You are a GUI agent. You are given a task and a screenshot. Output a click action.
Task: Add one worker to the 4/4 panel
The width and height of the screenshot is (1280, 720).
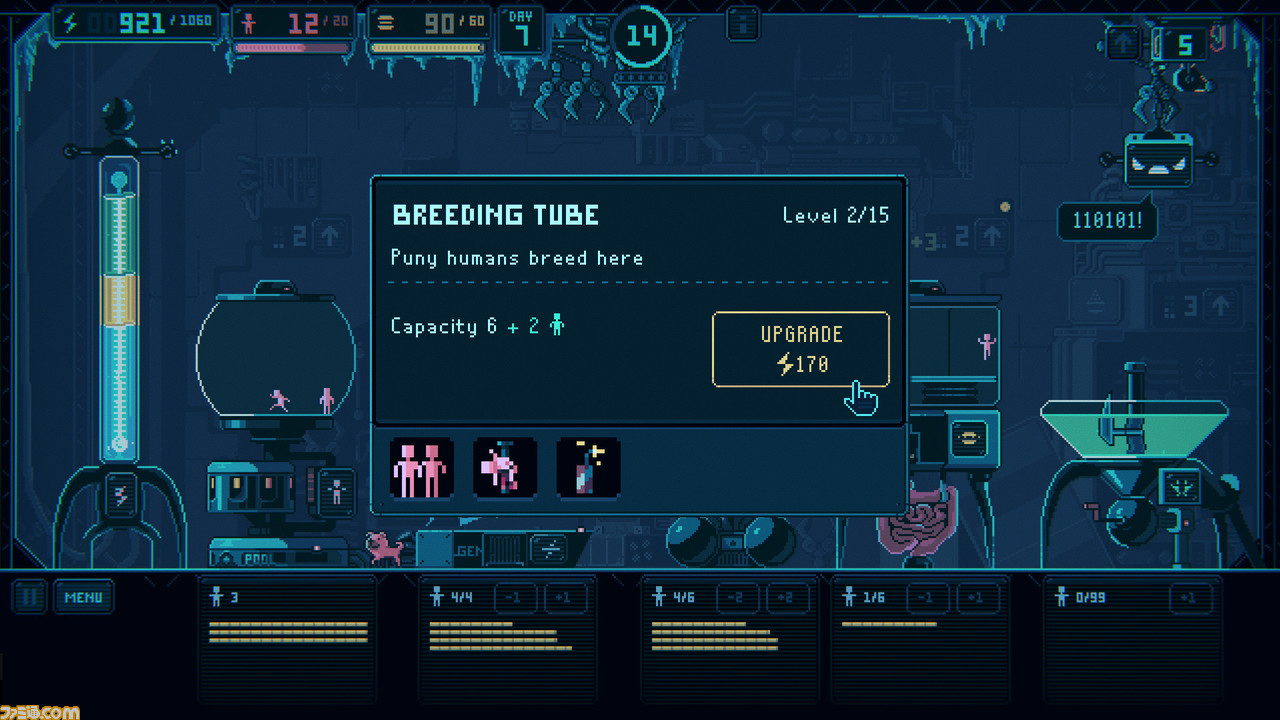coord(565,598)
